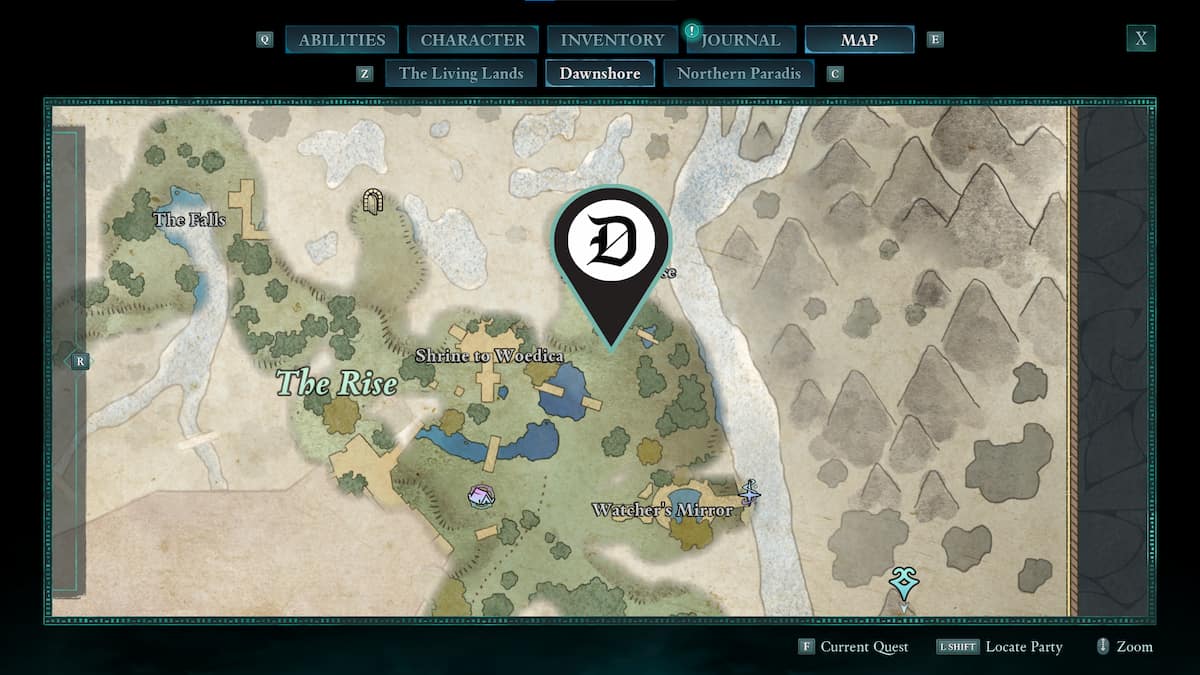This screenshot has height=675, width=1200.
Task: Switch map to The Living Lands
Action: [x=461, y=73]
